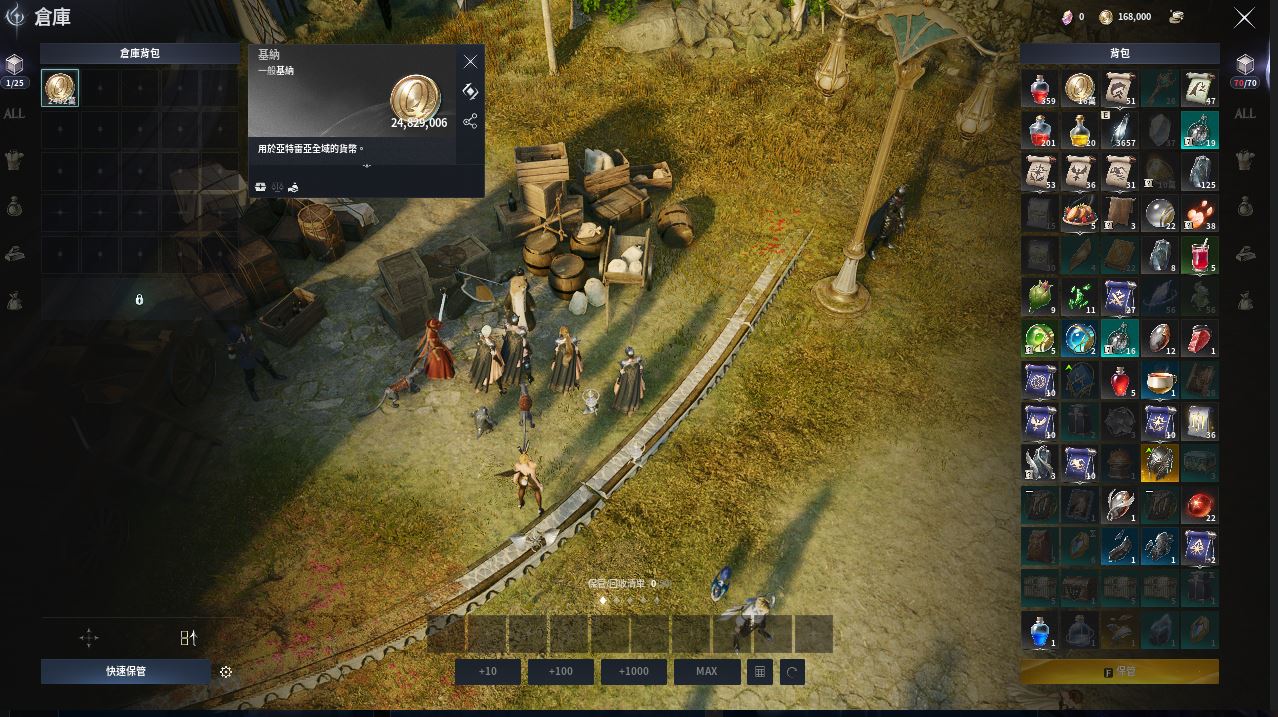Screen dimensions: 1278x717
Task: Sort the warehouse storage items
Action: point(188,638)
